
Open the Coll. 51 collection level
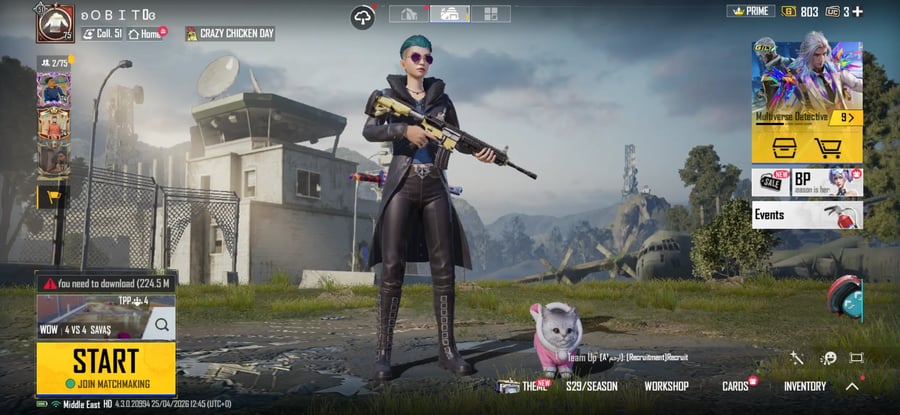pyautogui.click(x=102, y=33)
